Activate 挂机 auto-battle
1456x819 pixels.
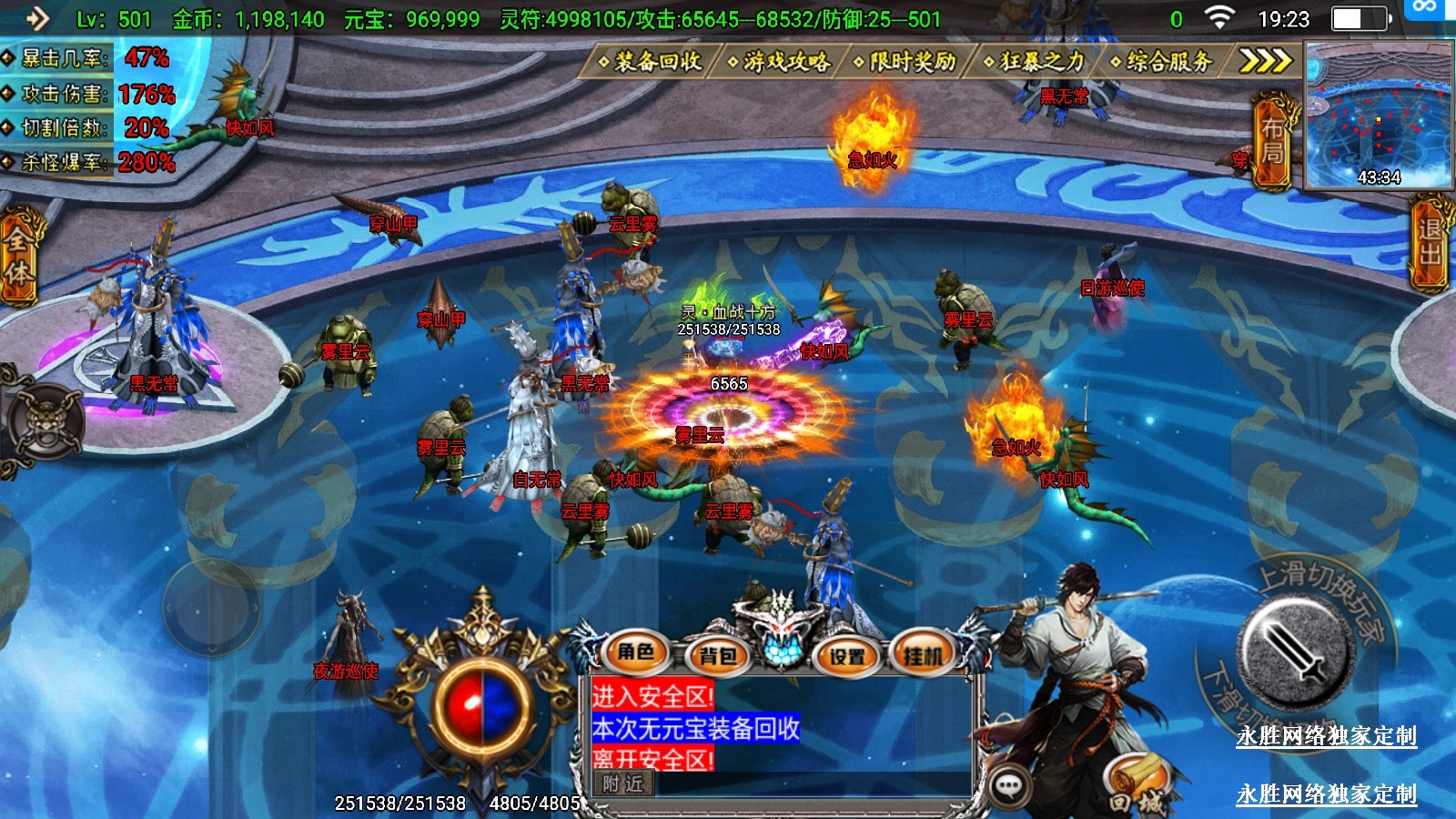[x=923, y=654]
